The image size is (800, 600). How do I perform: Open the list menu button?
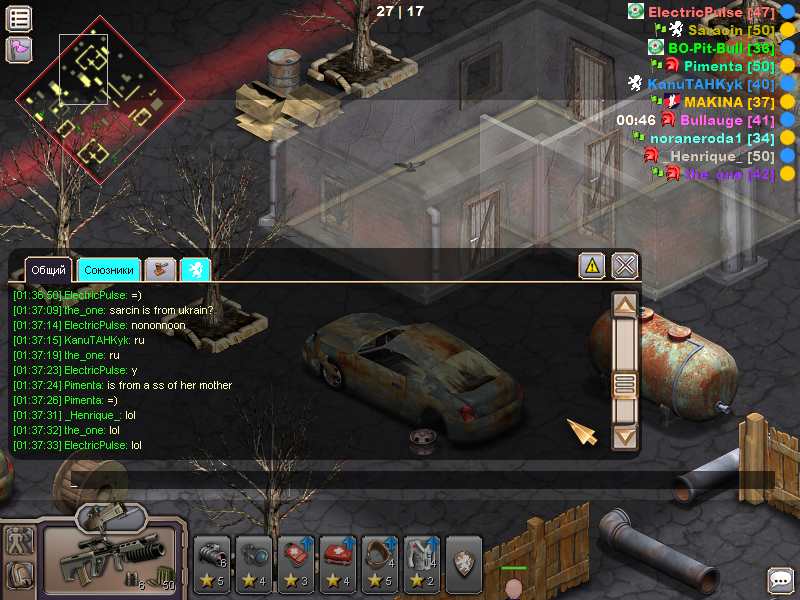coord(19,18)
